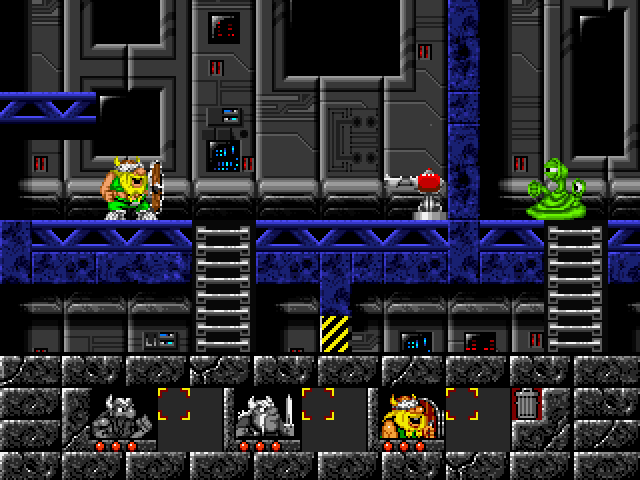Choose the highlighted Olaf portrait with shield
The height and width of the screenshot is (480, 640).
(x=407, y=416)
